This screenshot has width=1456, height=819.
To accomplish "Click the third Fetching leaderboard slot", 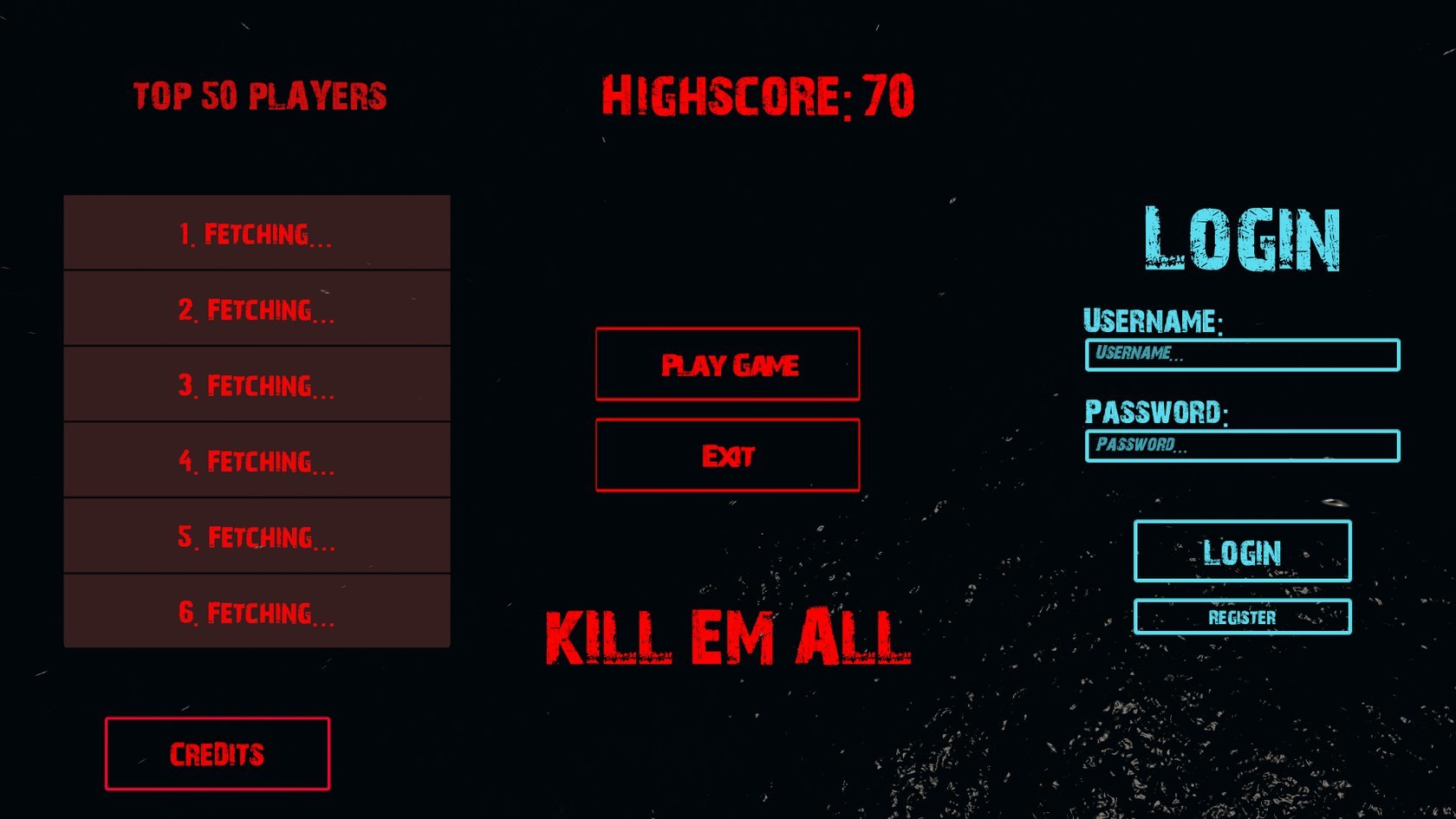I will [257, 384].
